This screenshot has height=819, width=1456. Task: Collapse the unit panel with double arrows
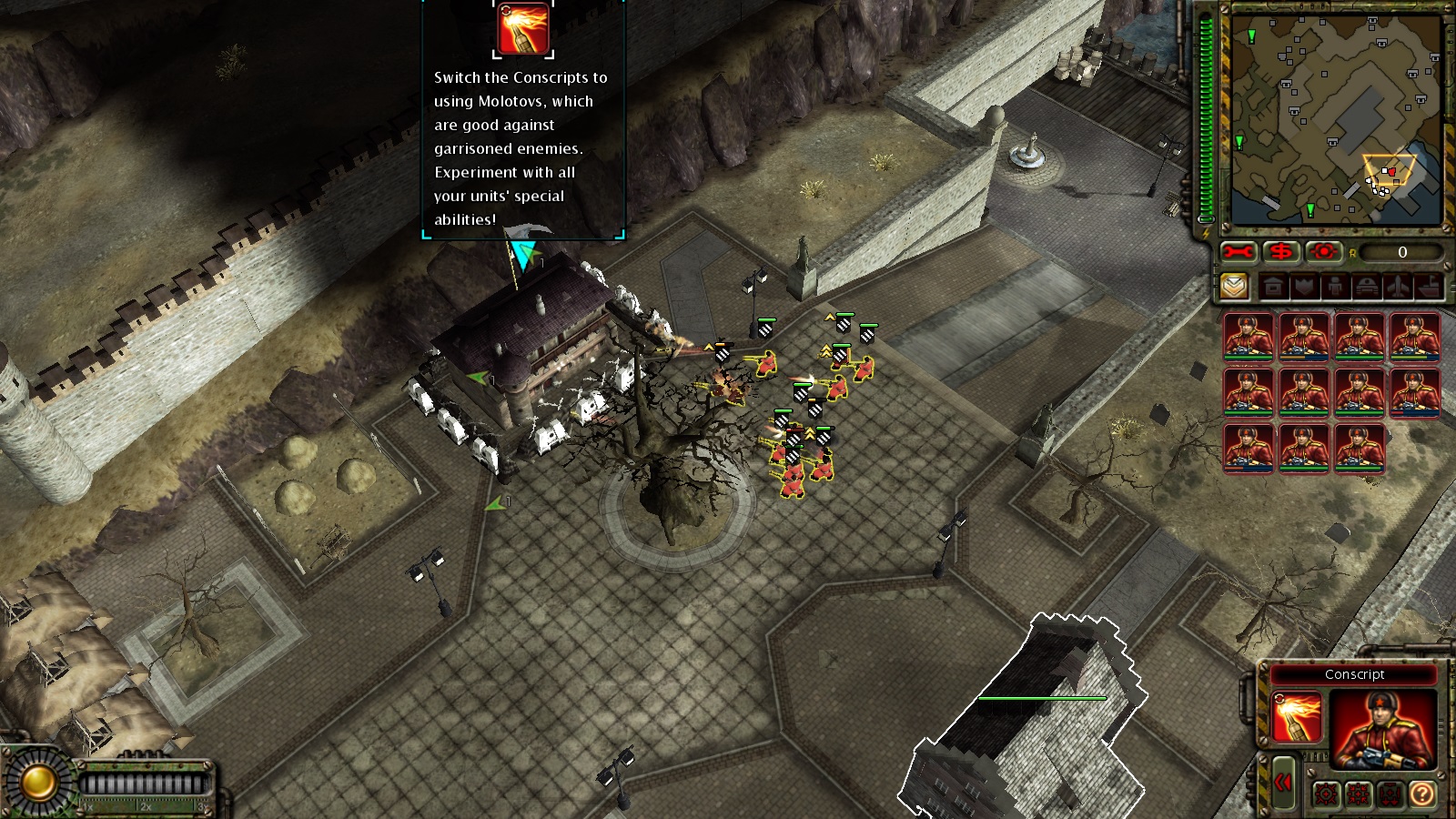1283,782
